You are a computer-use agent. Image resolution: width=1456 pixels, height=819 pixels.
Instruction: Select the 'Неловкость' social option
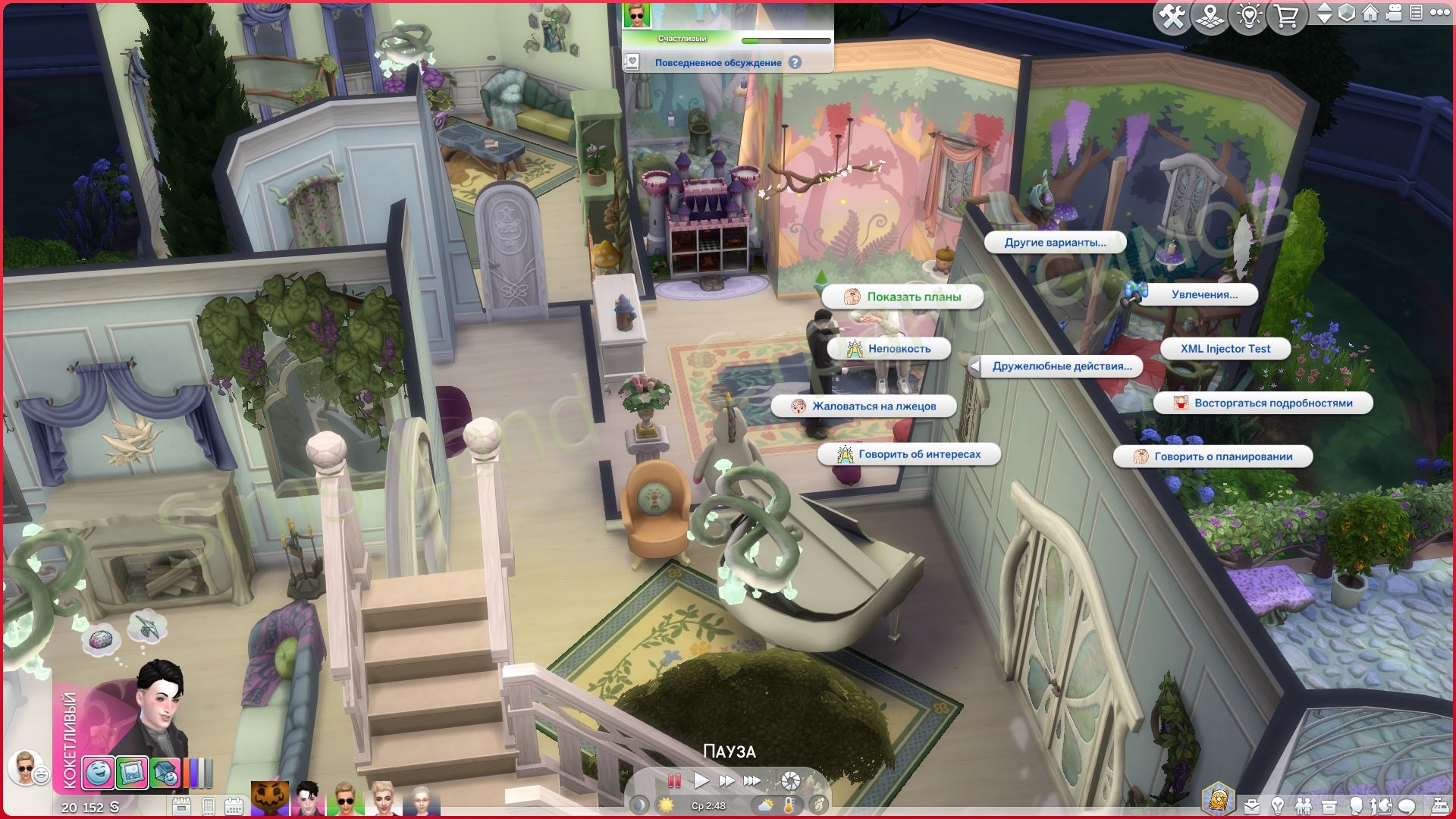tap(889, 349)
